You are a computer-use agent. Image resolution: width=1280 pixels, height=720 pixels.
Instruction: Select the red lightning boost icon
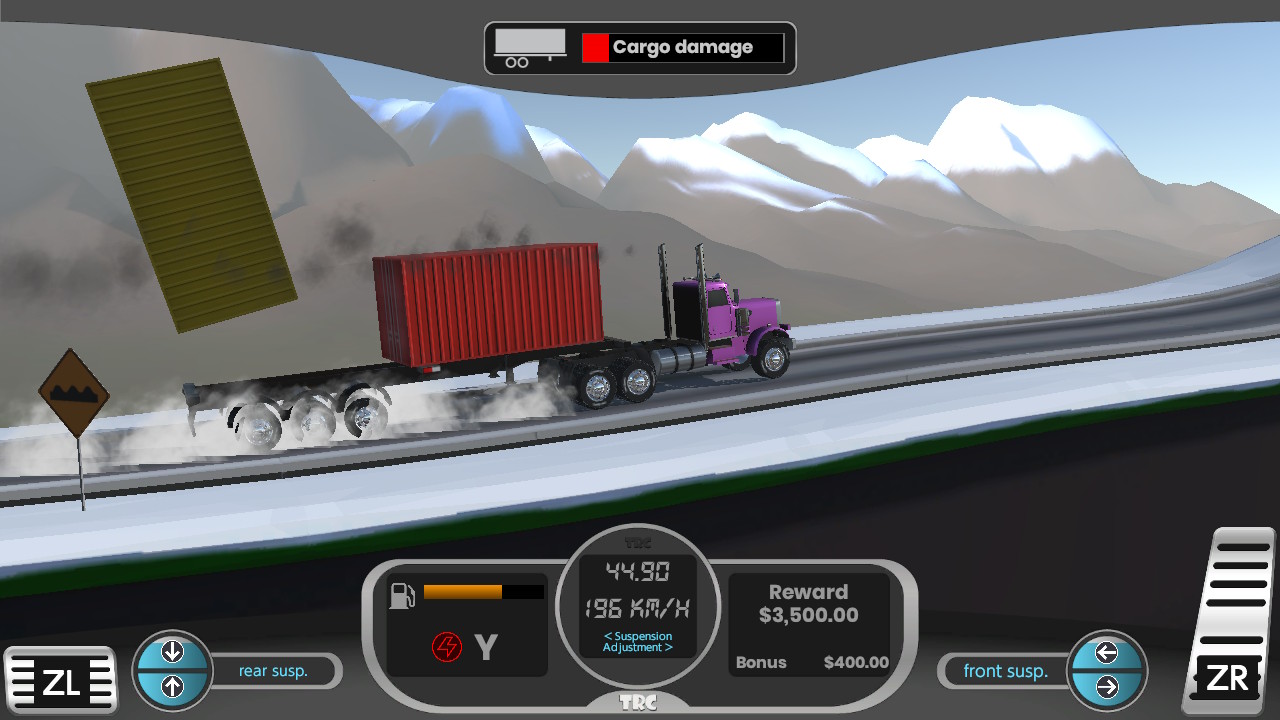pos(447,646)
